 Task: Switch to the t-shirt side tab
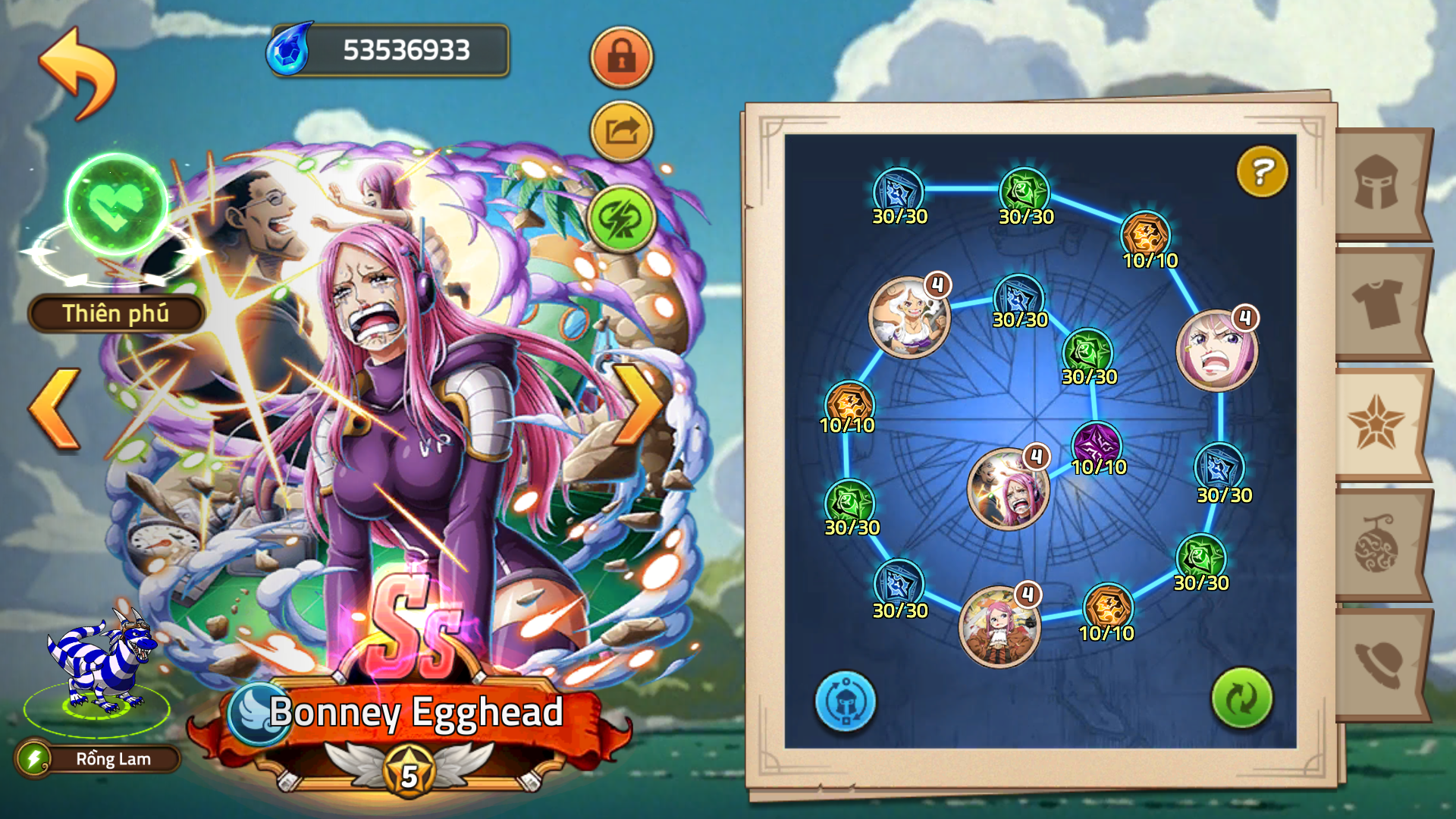(1377, 303)
